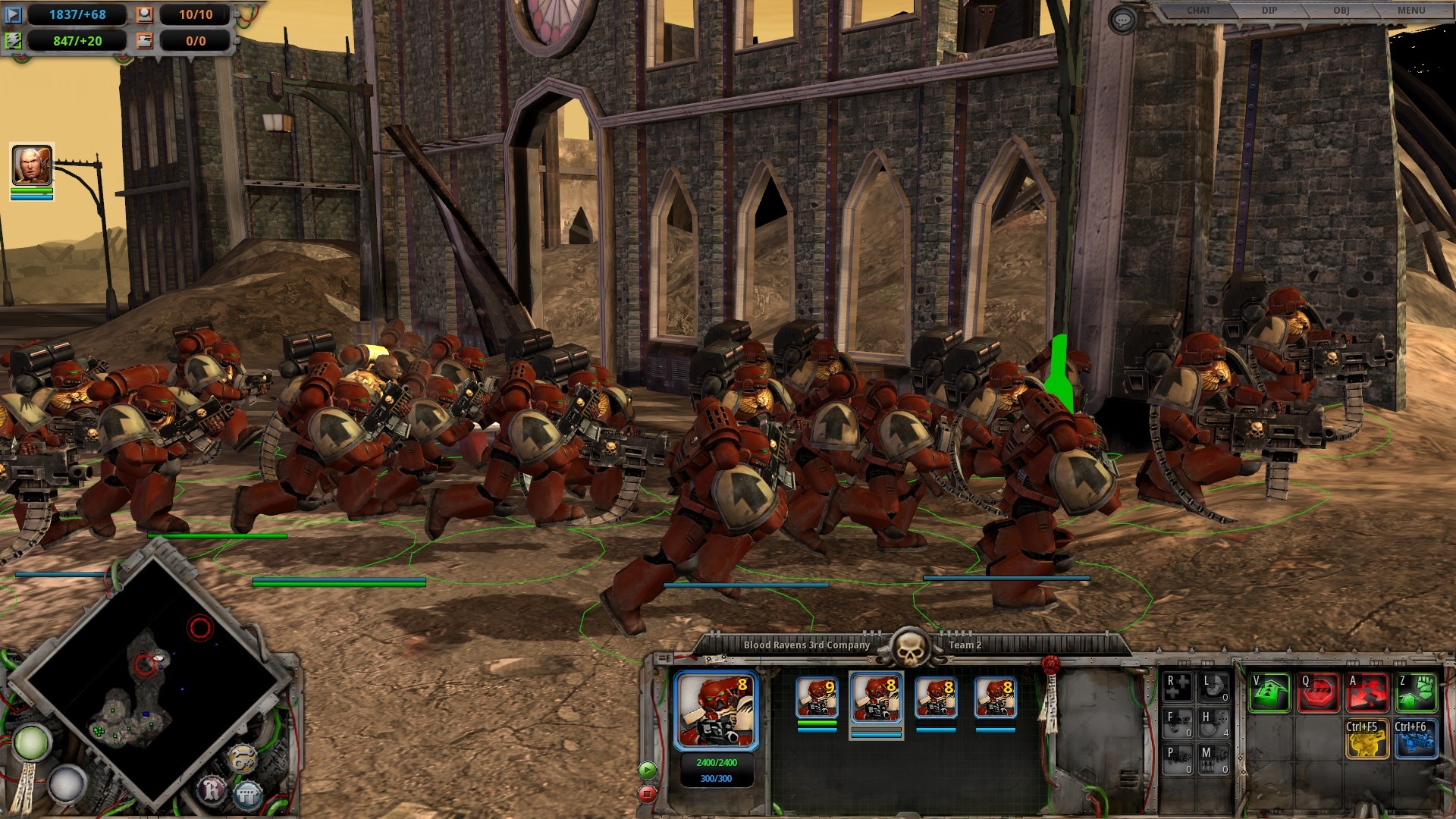Set the yellow Ctrl+F5 melee stance
The image size is (1456, 819).
click(x=1367, y=739)
